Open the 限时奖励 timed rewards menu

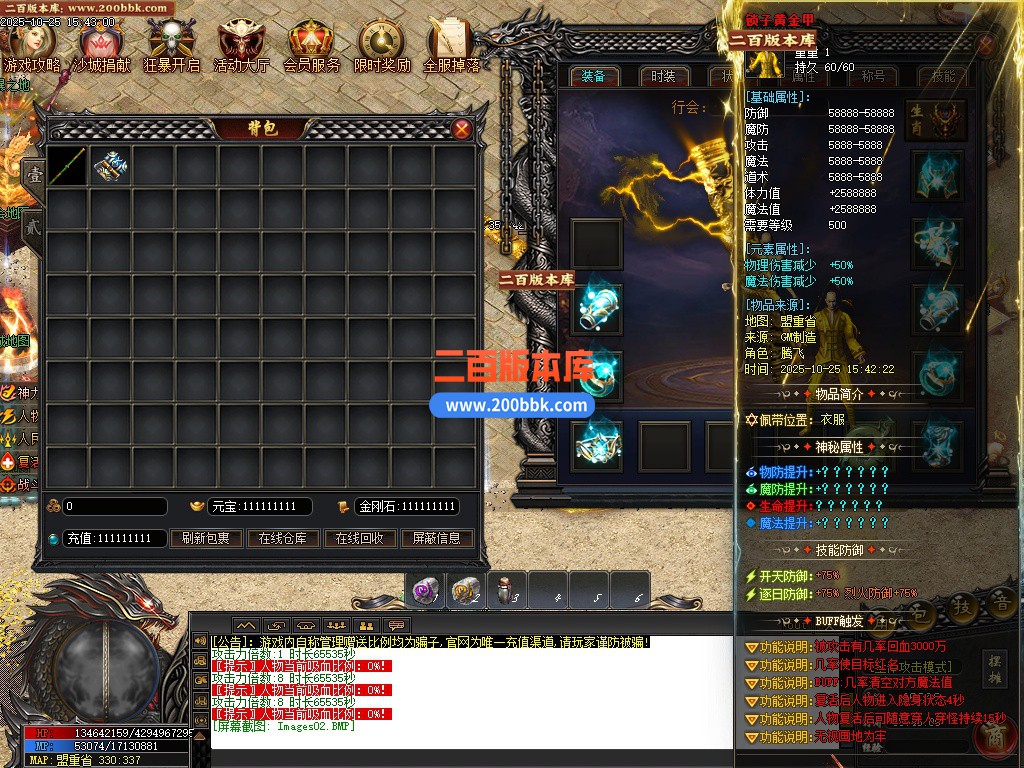click(x=382, y=46)
